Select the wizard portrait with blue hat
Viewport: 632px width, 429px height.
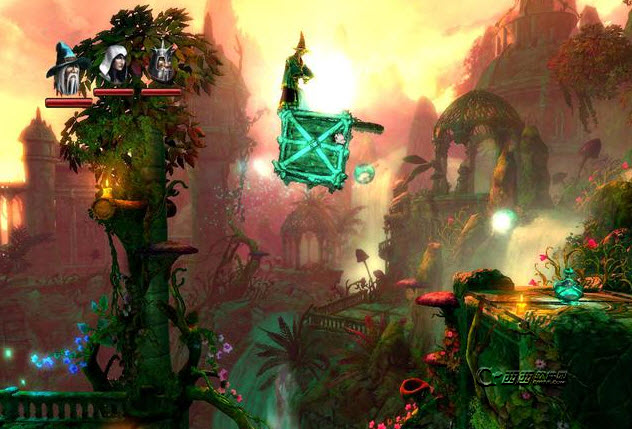pyautogui.click(x=68, y=65)
